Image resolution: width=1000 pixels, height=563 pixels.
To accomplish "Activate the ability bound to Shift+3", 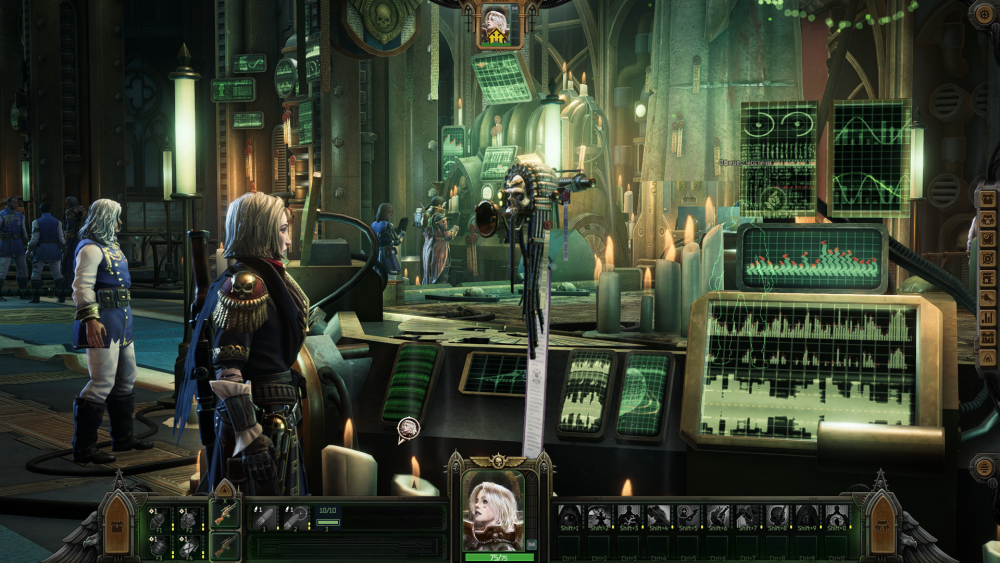I will pyautogui.click(x=629, y=517).
